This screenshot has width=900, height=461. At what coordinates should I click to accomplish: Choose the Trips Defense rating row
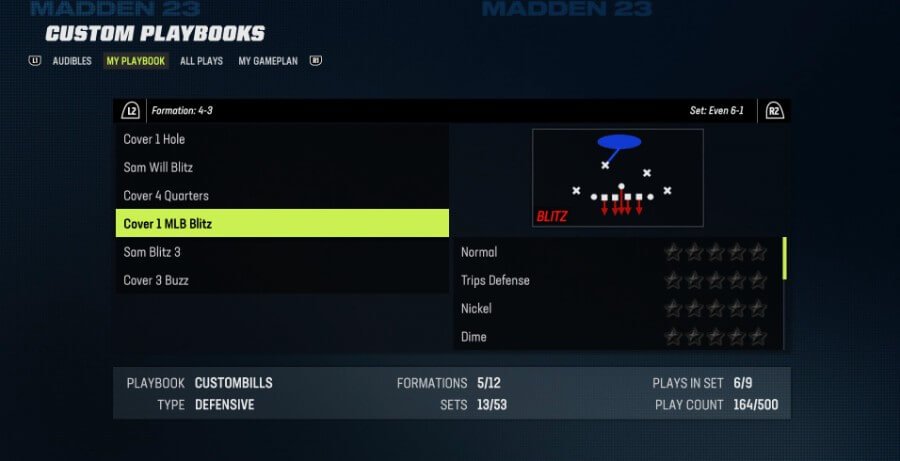[615, 280]
